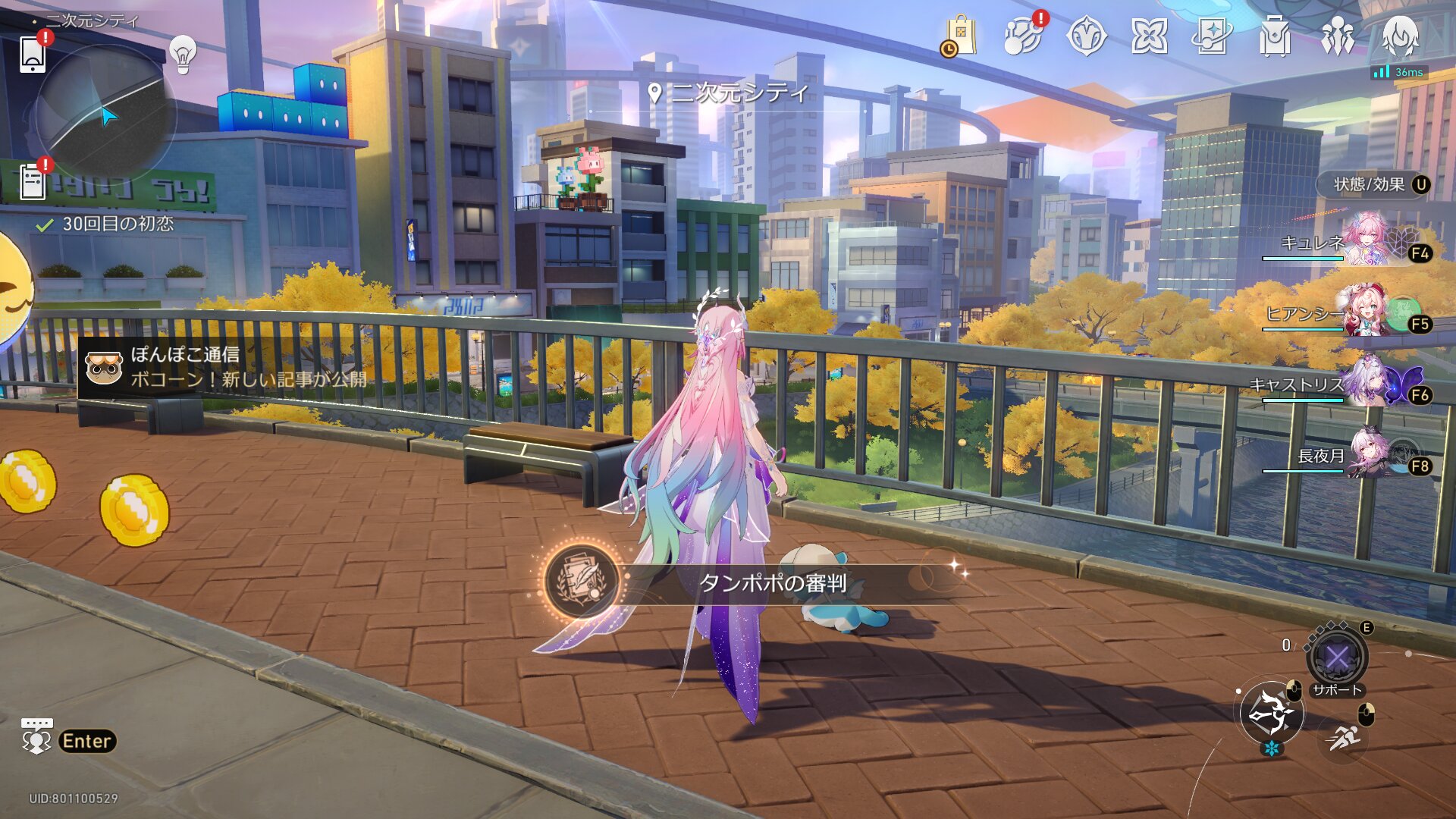Screen dimensions: 1456x819
Task: Open the quest log clipboard icon
Action: [x=33, y=183]
